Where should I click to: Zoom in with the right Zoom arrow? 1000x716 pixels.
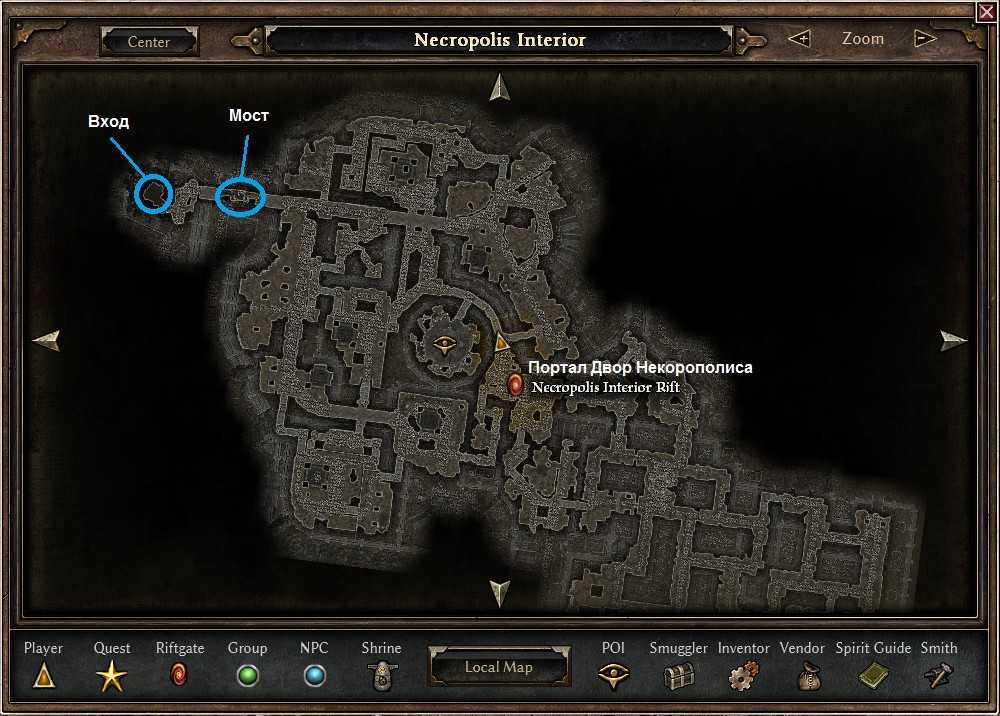pos(925,39)
